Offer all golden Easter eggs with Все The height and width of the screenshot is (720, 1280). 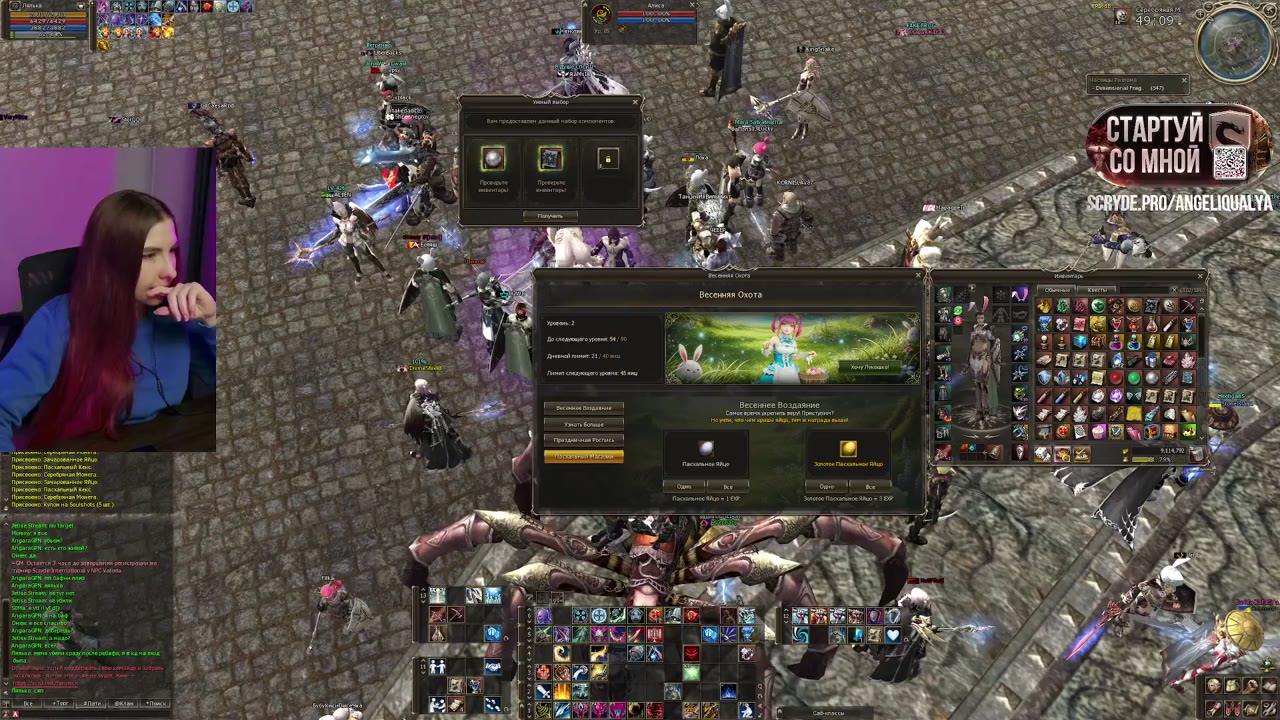(870, 487)
